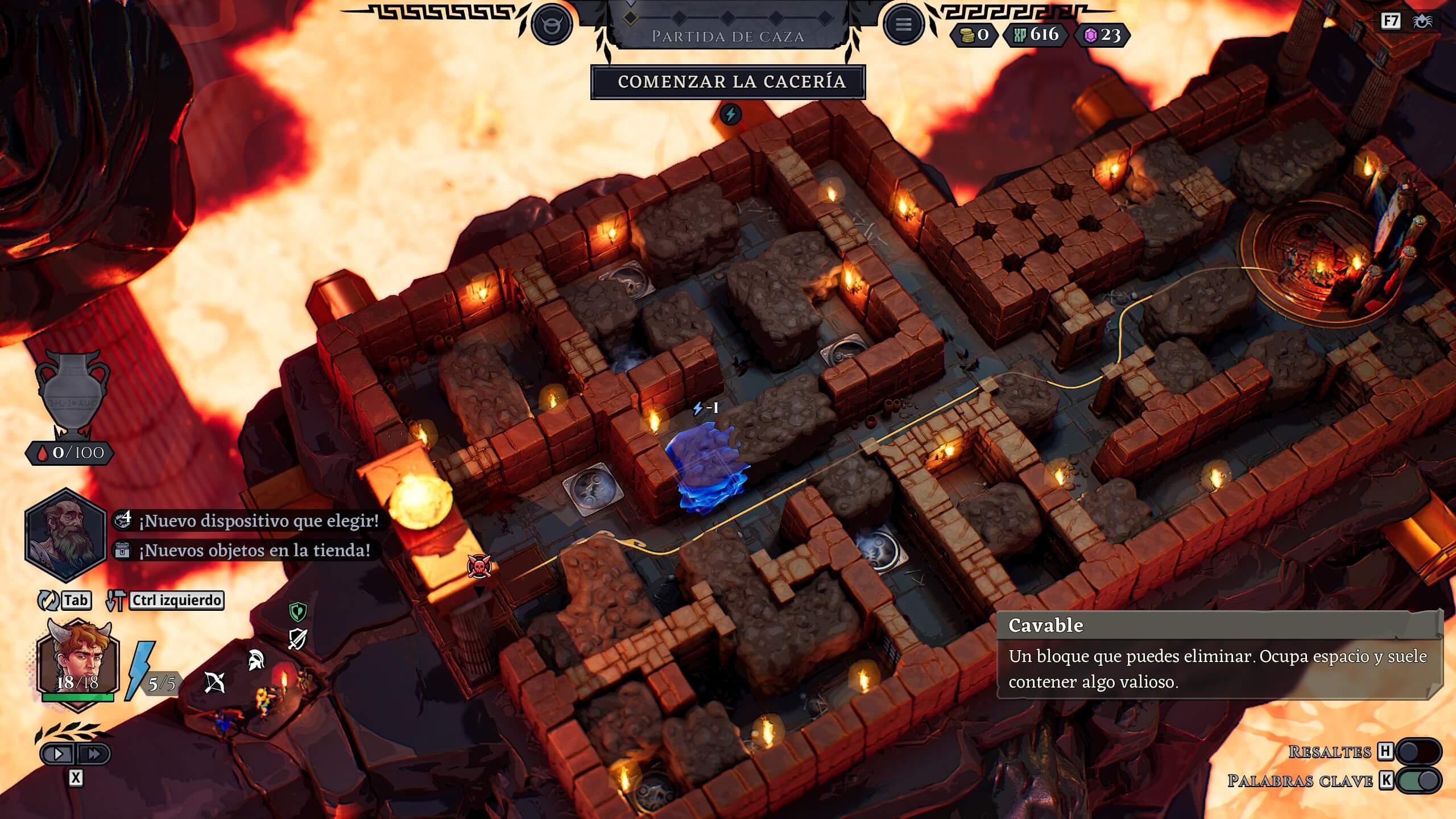Select the bow and arrow unit marker

[214, 682]
